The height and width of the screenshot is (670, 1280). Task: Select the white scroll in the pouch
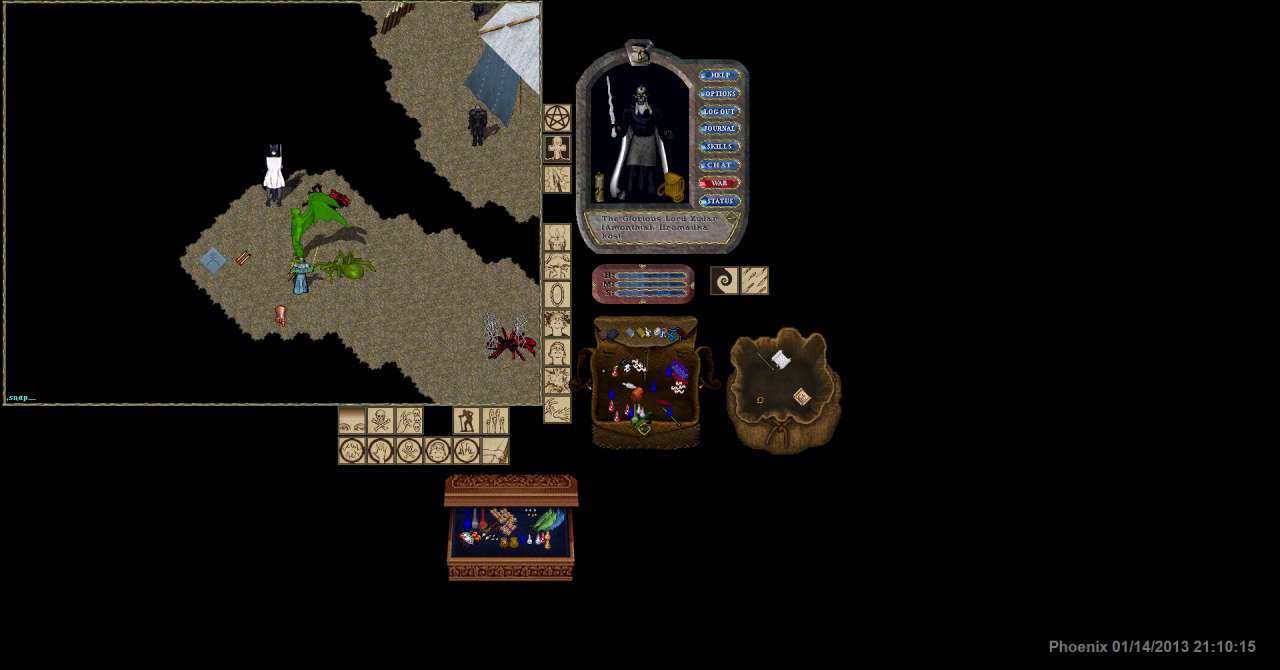click(x=781, y=359)
